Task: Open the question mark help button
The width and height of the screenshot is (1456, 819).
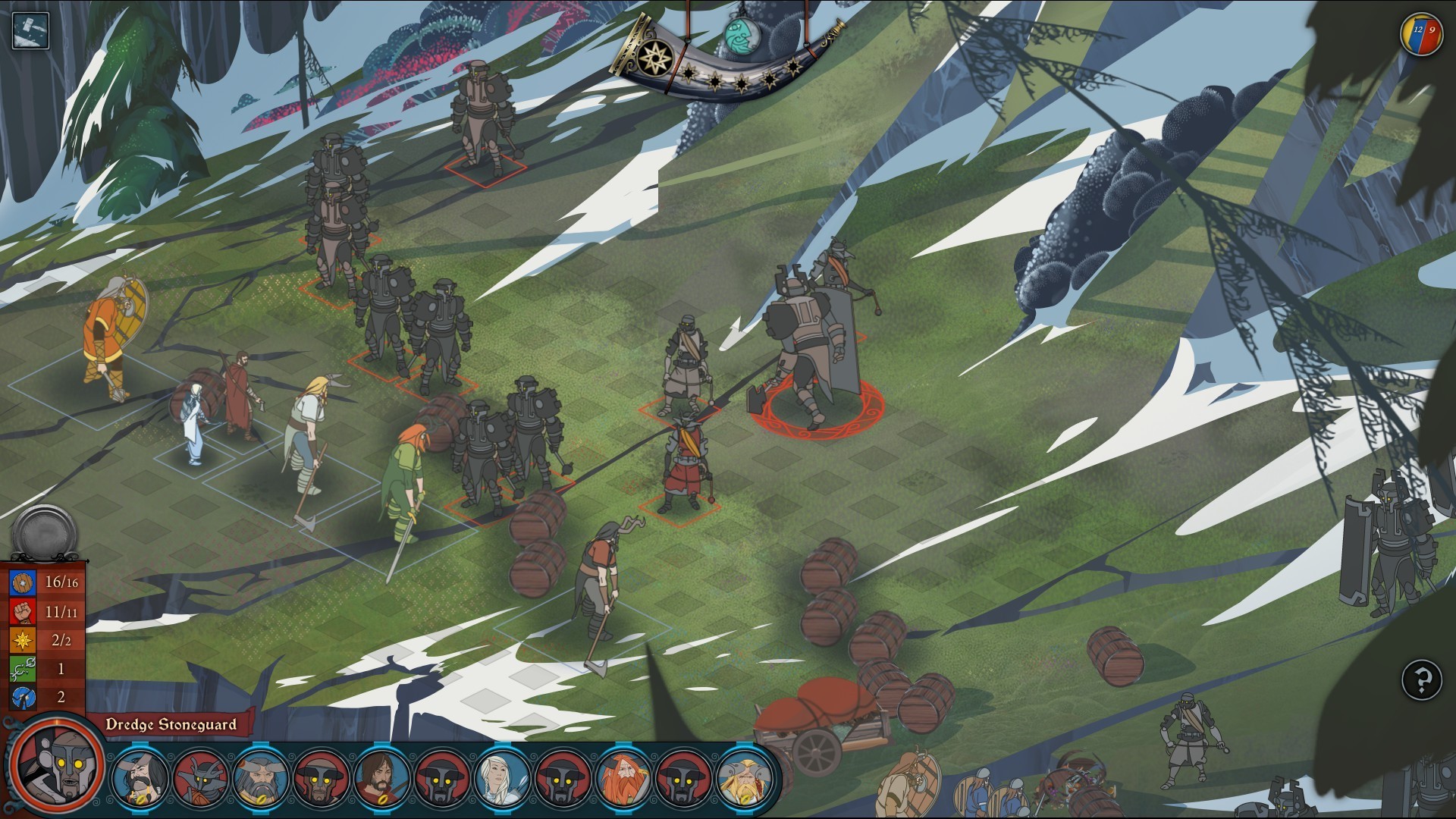Action: [x=1420, y=679]
